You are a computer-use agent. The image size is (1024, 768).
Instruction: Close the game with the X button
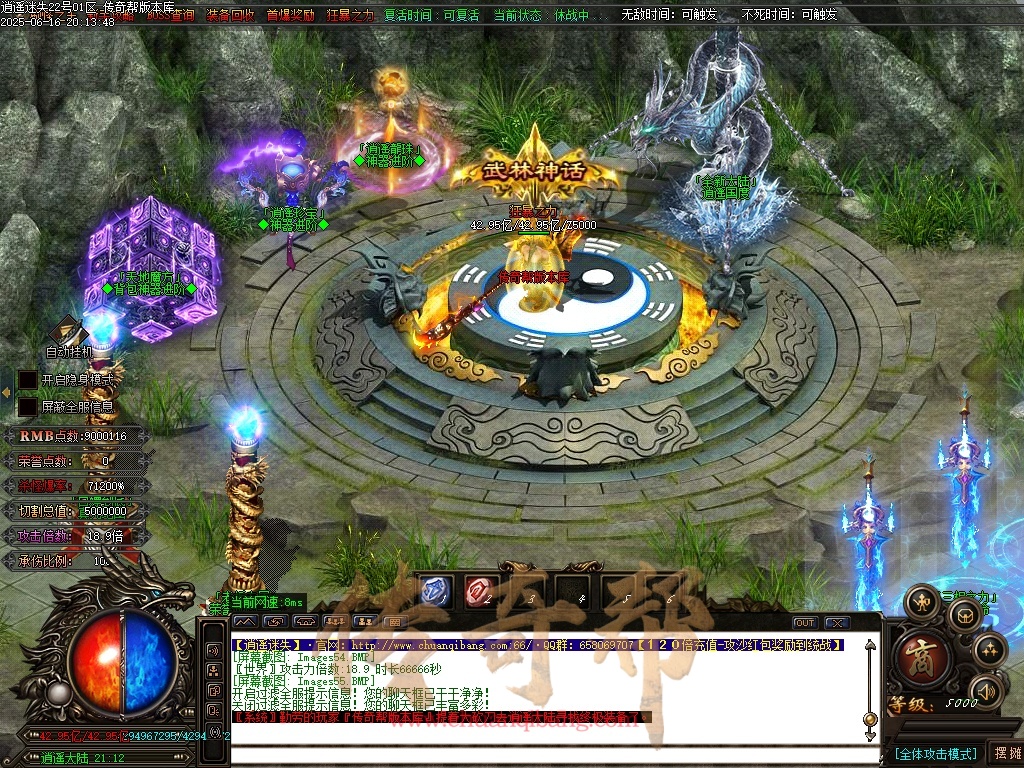[836, 623]
